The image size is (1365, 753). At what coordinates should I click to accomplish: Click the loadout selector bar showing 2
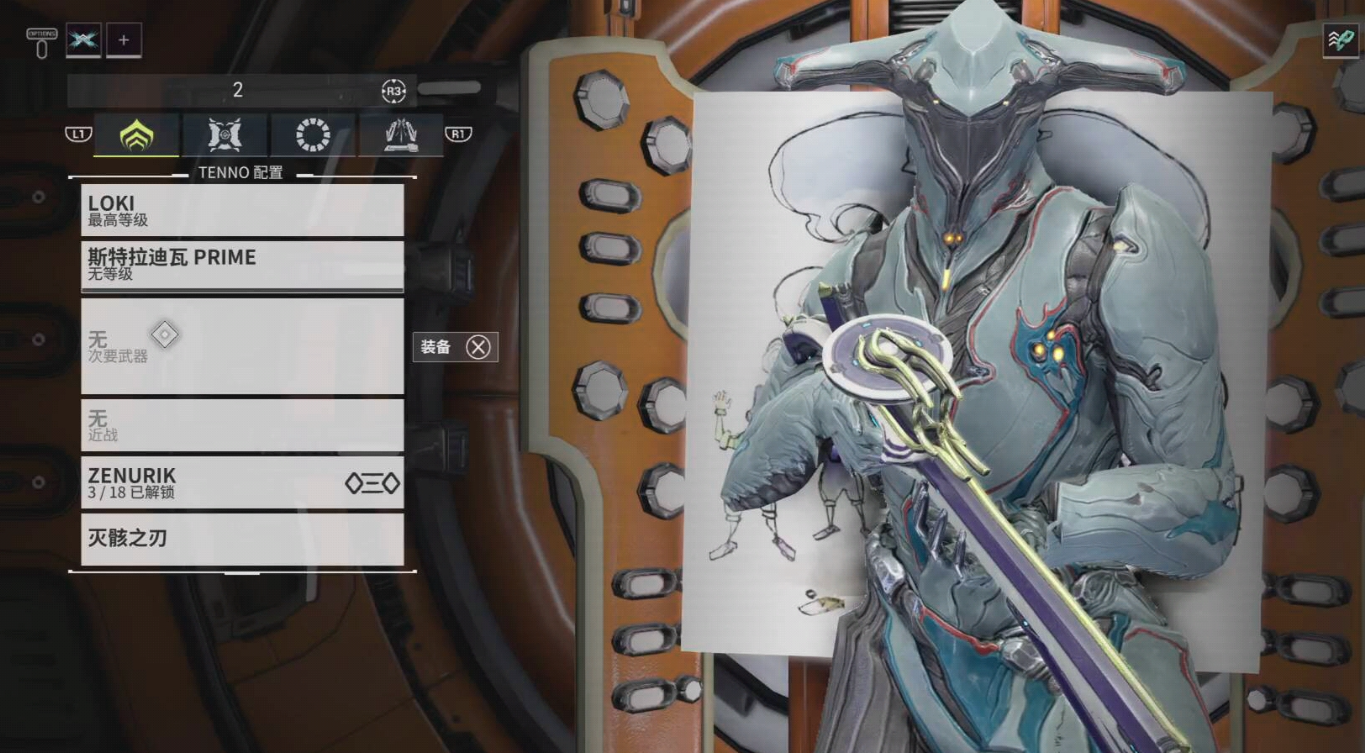click(237, 90)
